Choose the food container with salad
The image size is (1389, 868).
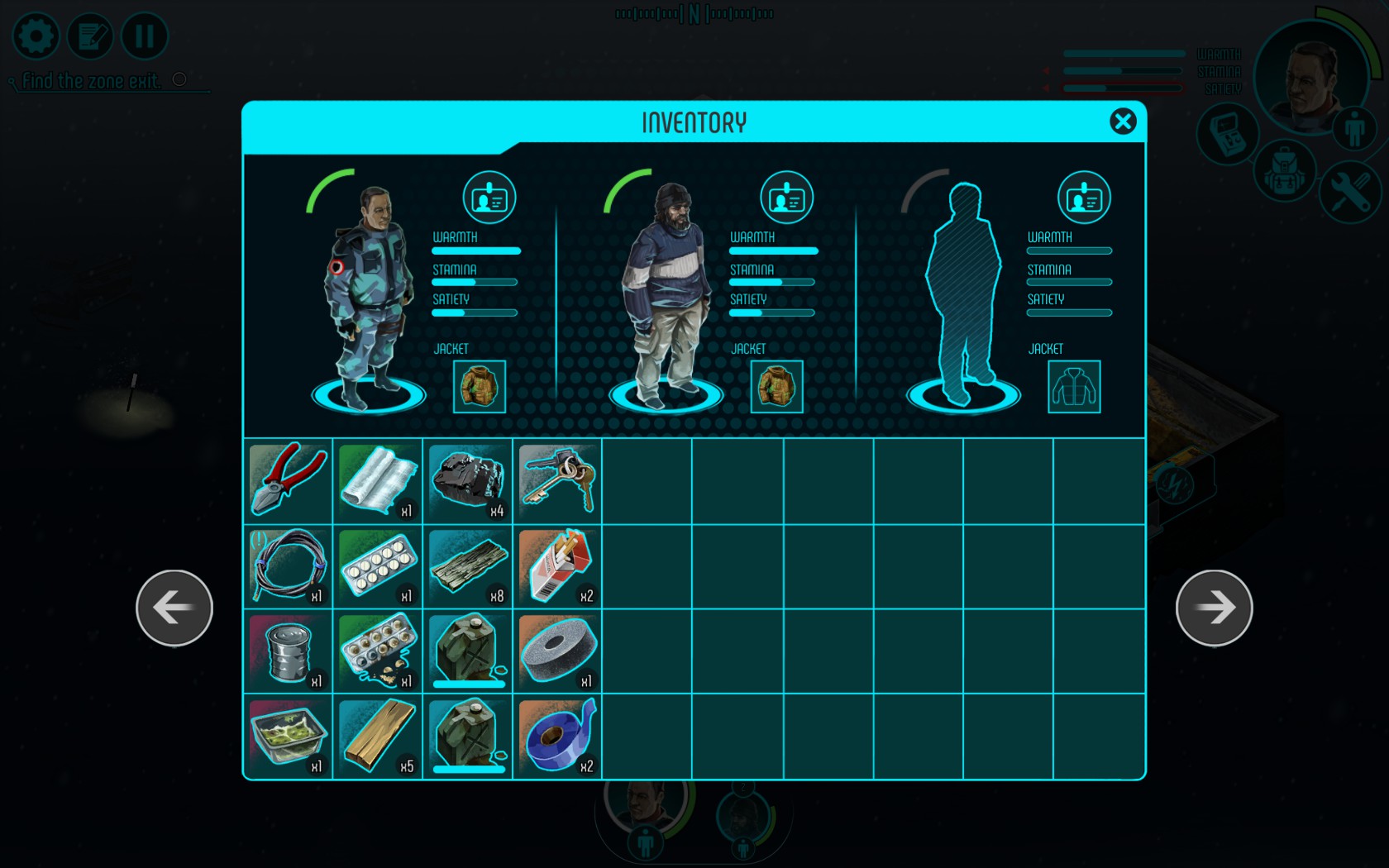pyautogui.click(x=288, y=737)
